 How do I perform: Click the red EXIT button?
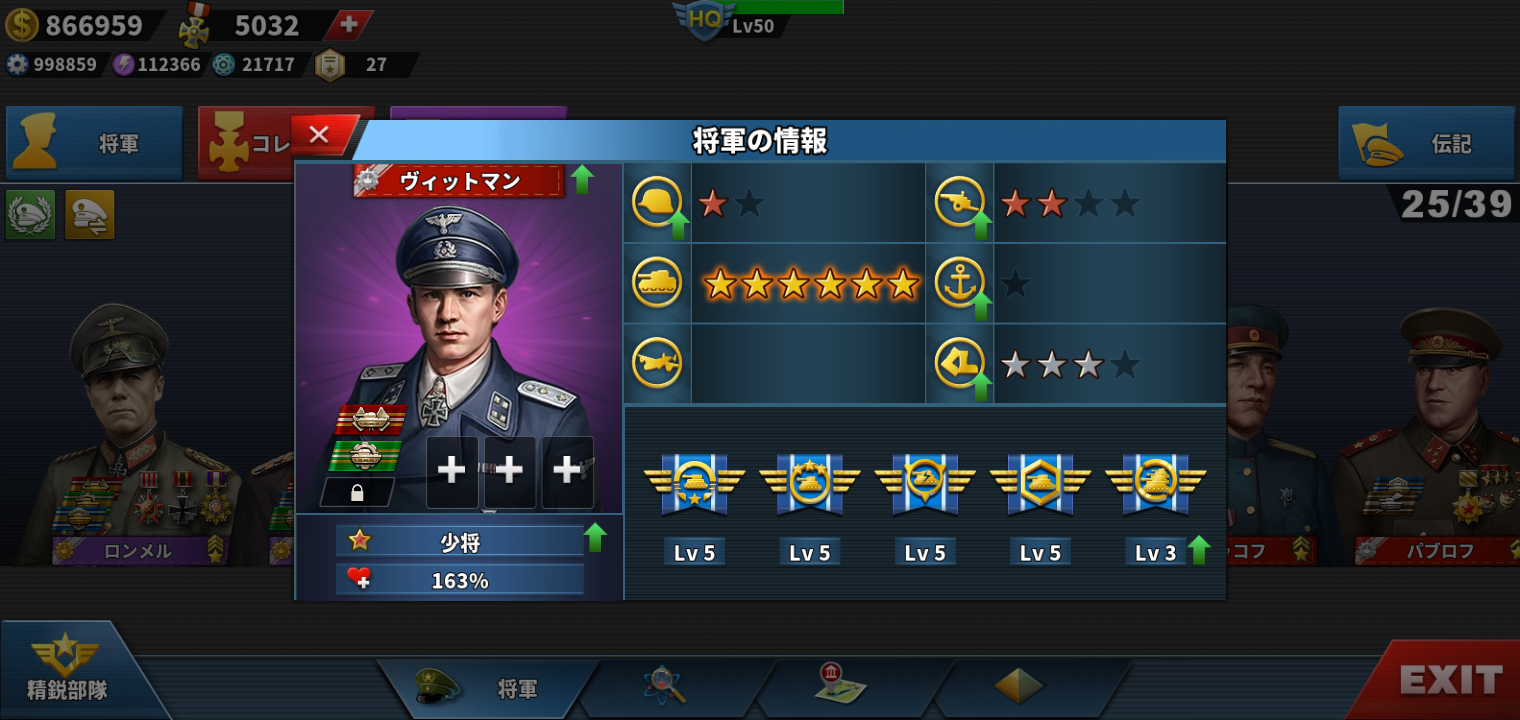click(1449, 681)
